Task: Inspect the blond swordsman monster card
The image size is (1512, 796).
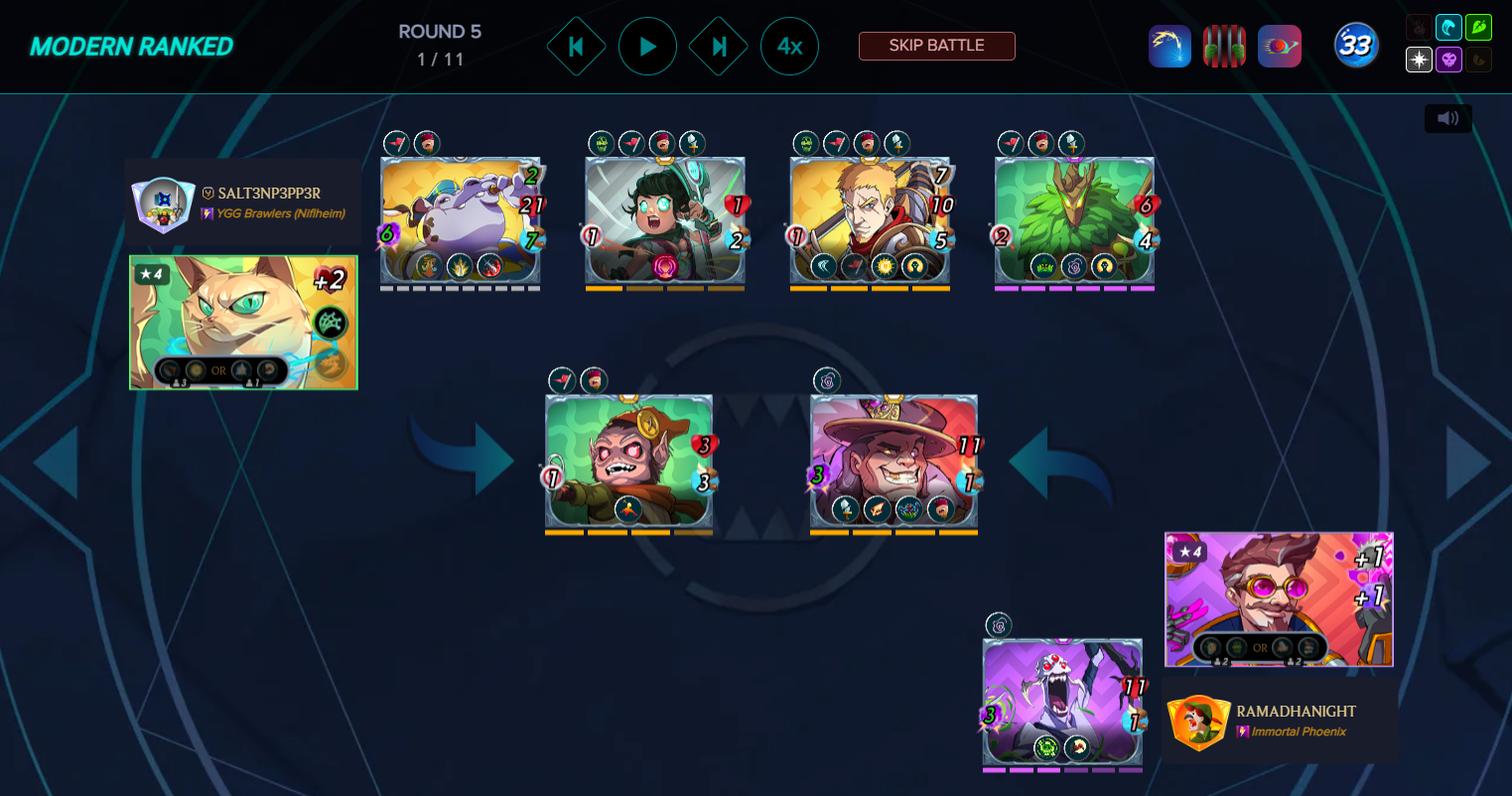Action: pos(870,219)
